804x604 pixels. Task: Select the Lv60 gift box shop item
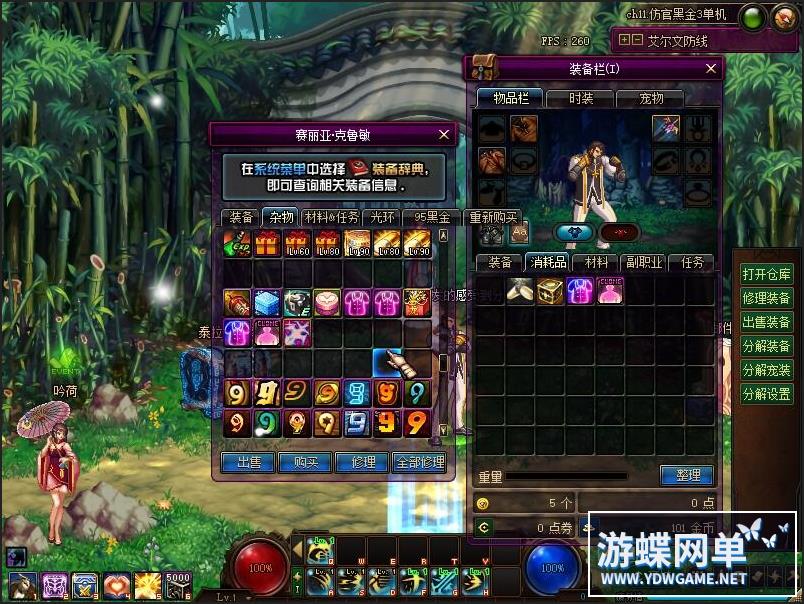click(x=298, y=242)
